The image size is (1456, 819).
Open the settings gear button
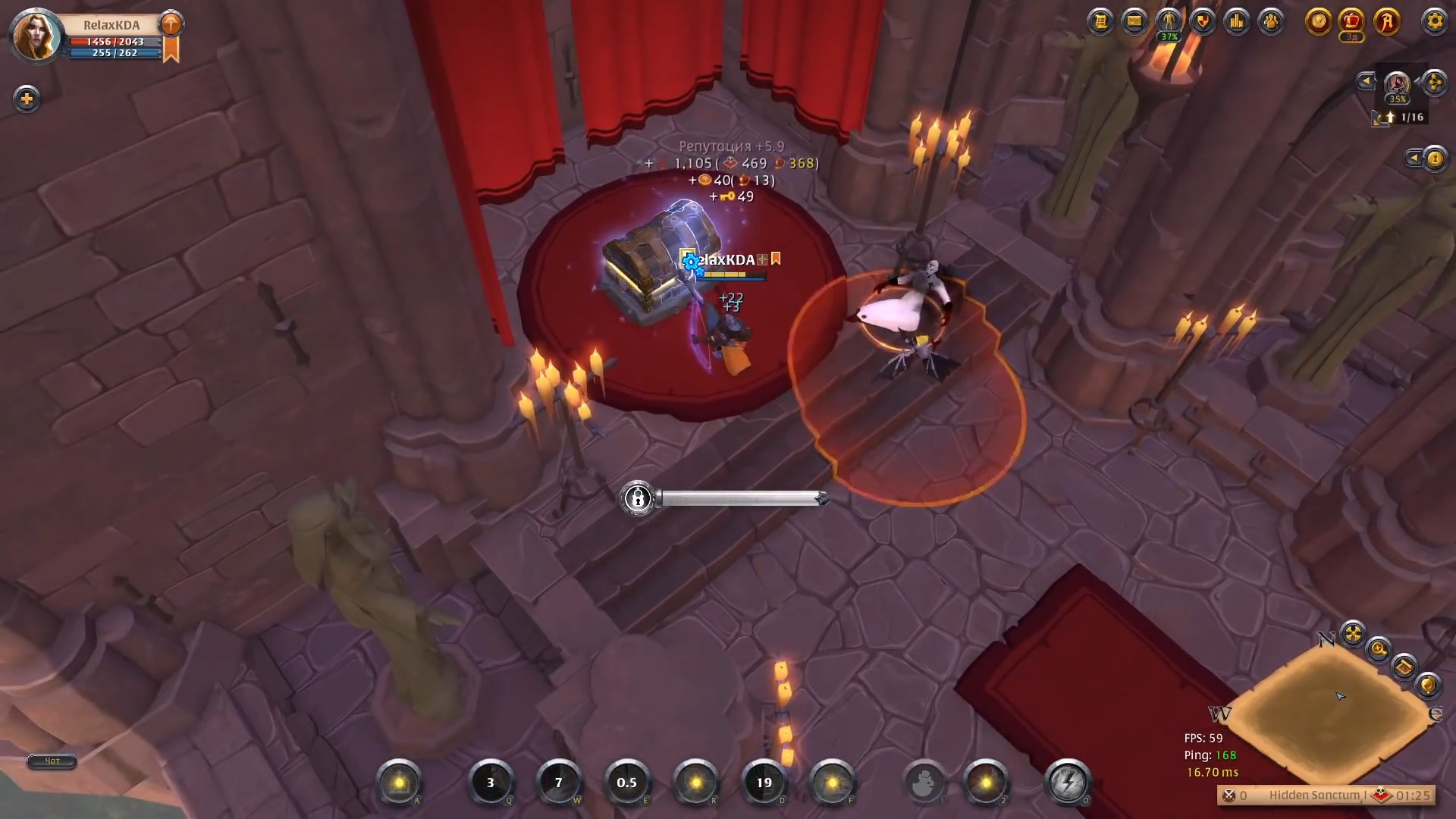(x=1435, y=22)
